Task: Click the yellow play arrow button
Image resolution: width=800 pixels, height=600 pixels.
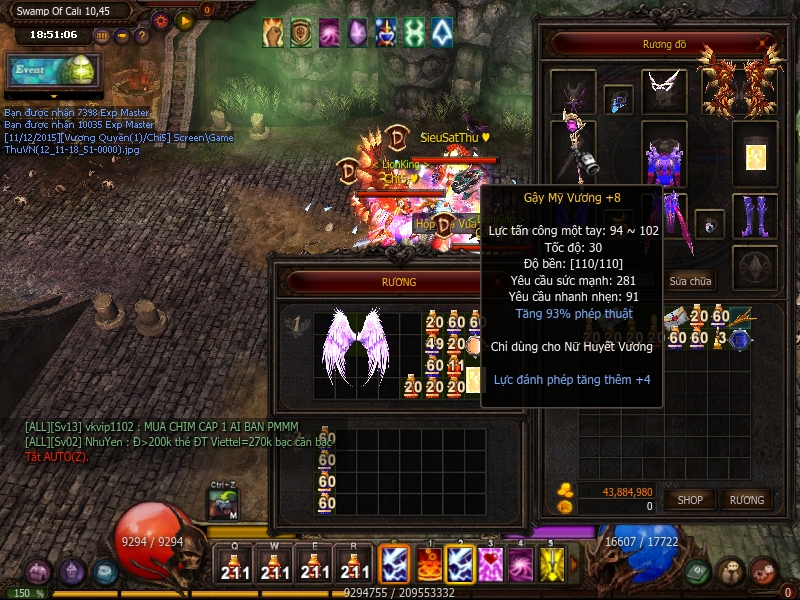Action: click(184, 20)
